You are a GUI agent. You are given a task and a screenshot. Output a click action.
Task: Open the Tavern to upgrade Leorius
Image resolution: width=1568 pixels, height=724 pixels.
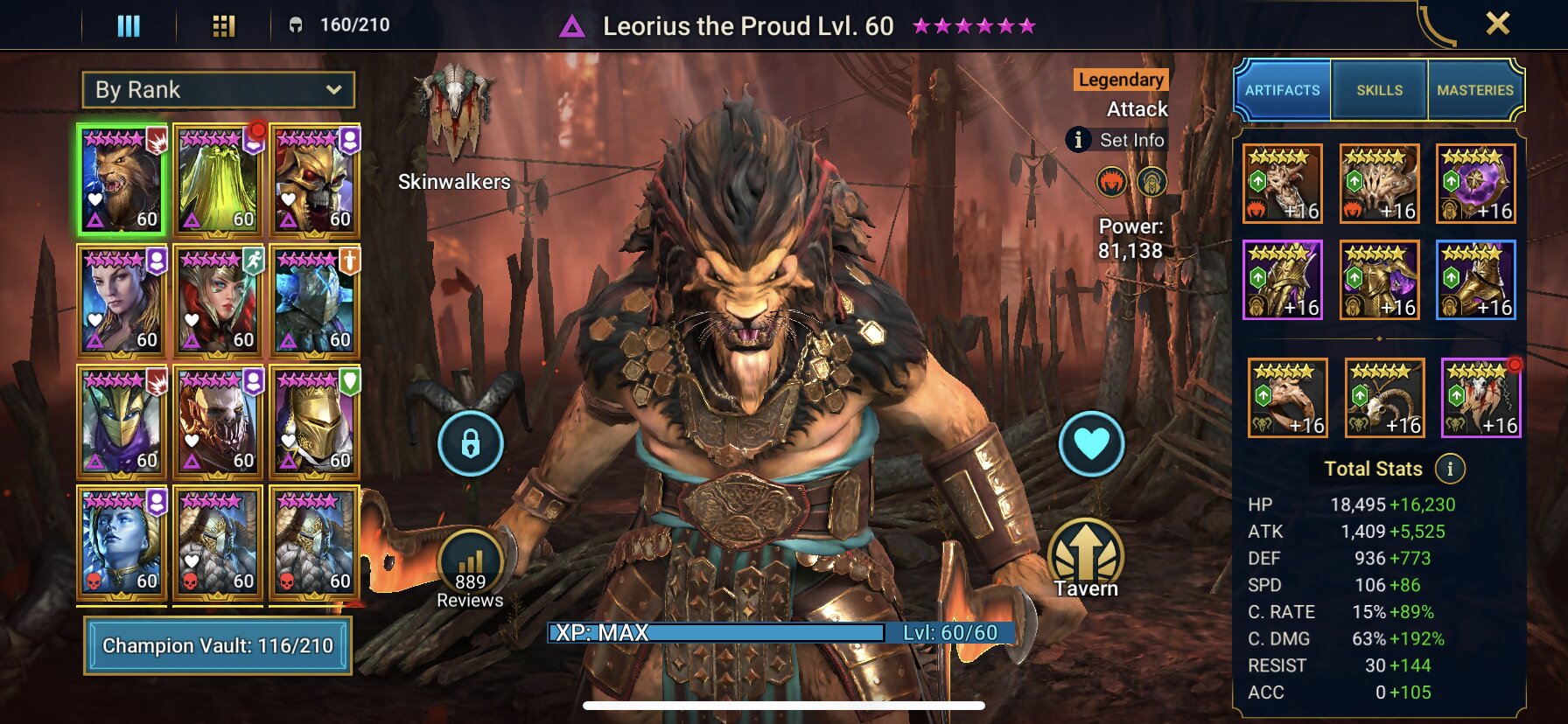[1088, 552]
